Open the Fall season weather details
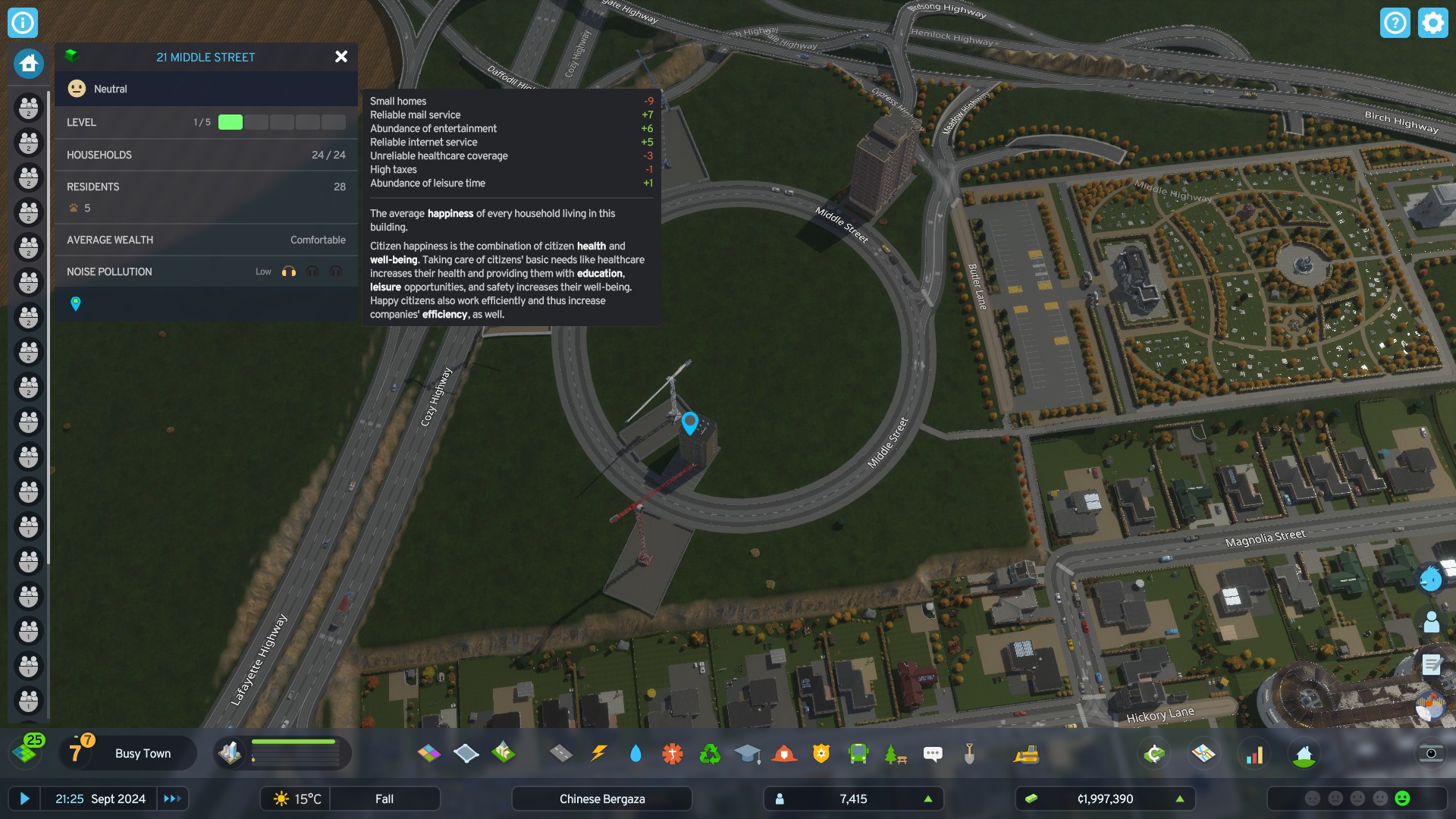 pos(384,799)
